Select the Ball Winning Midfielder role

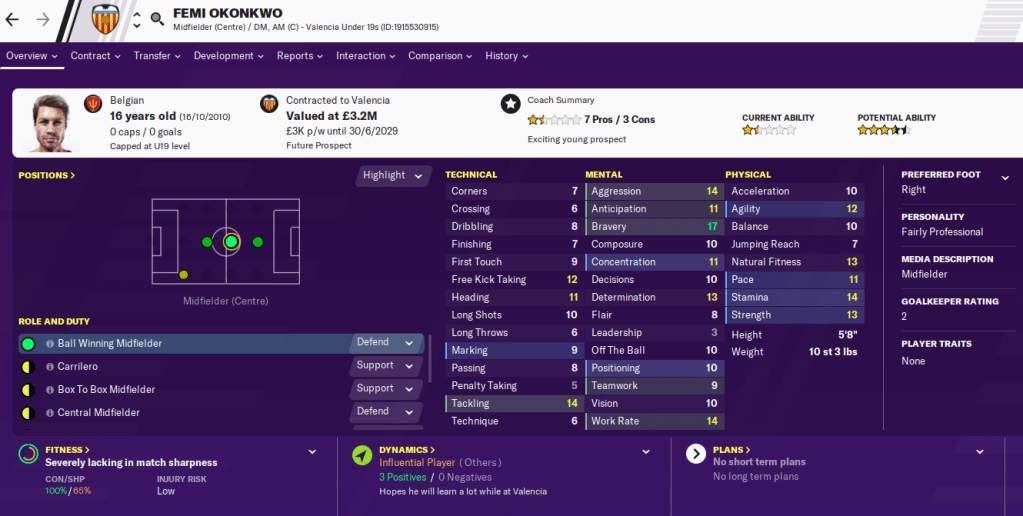tap(110, 343)
